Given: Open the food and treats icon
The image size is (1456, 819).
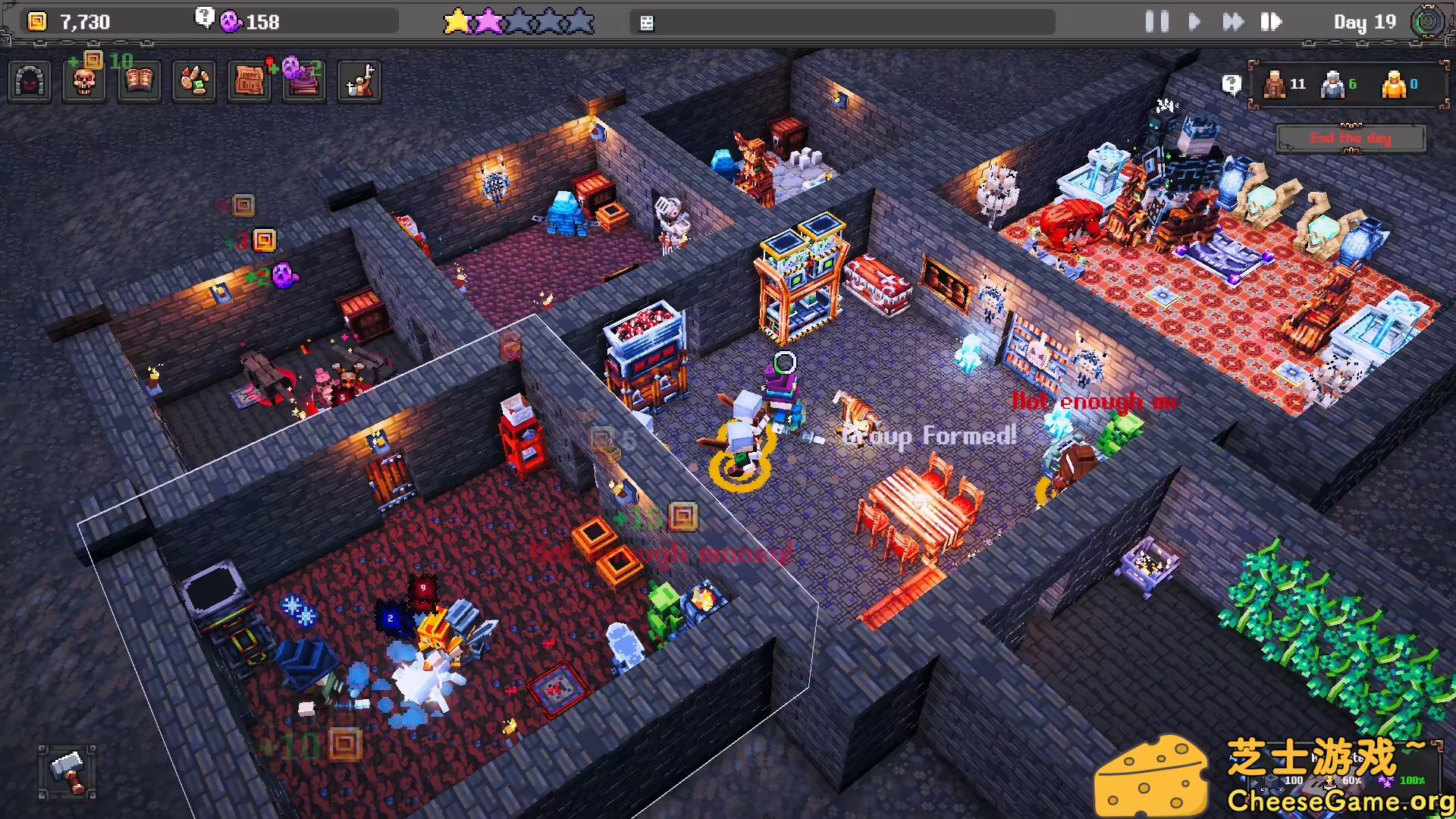Looking at the screenshot, I should point(194,82).
